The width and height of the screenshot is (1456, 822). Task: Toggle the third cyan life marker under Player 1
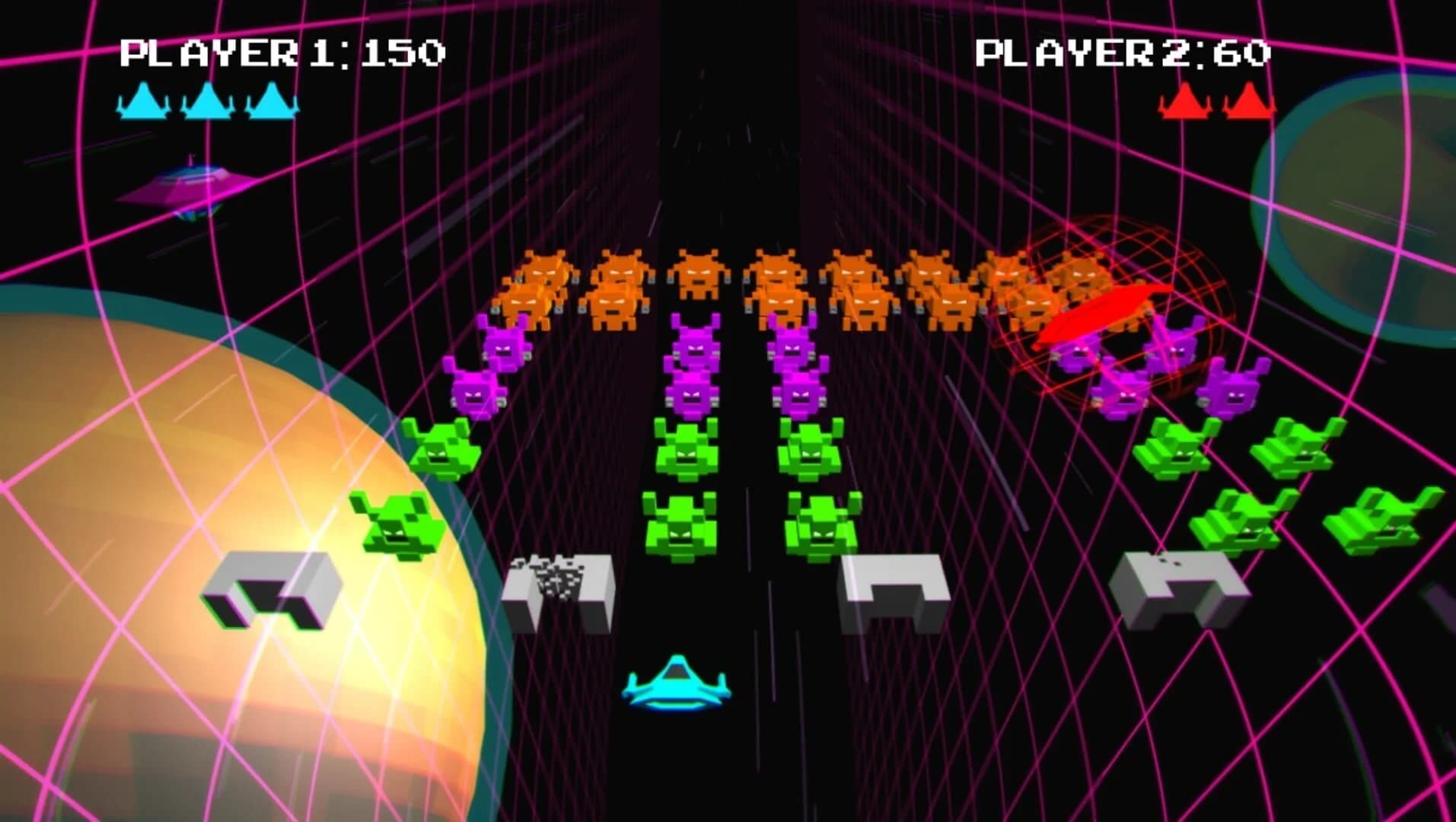[270, 103]
